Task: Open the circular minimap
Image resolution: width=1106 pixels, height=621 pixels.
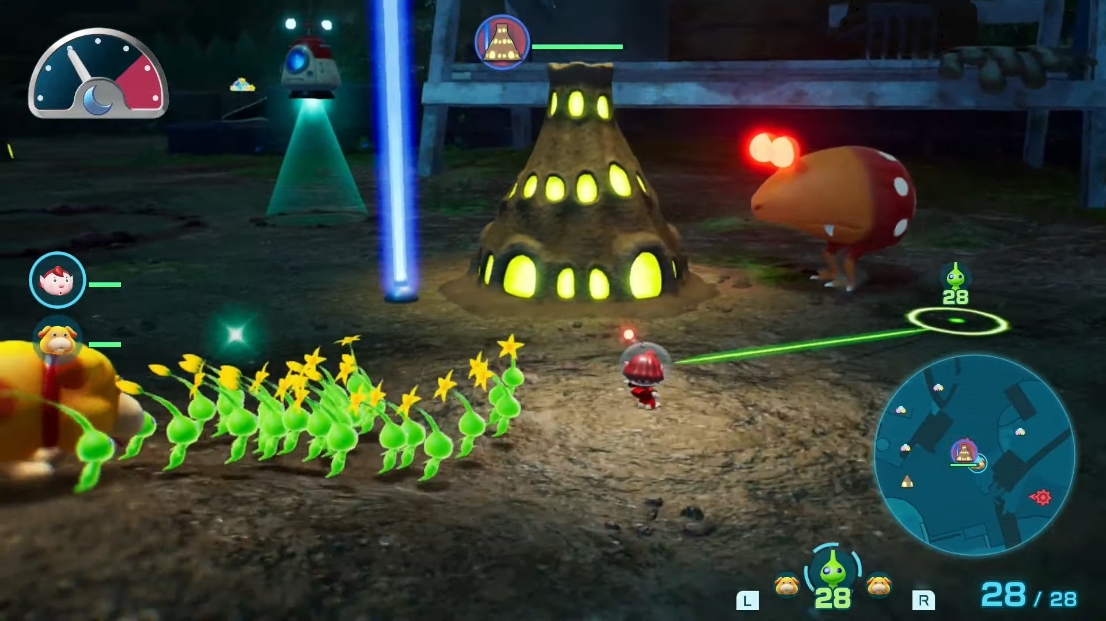Action: [x=973, y=454]
